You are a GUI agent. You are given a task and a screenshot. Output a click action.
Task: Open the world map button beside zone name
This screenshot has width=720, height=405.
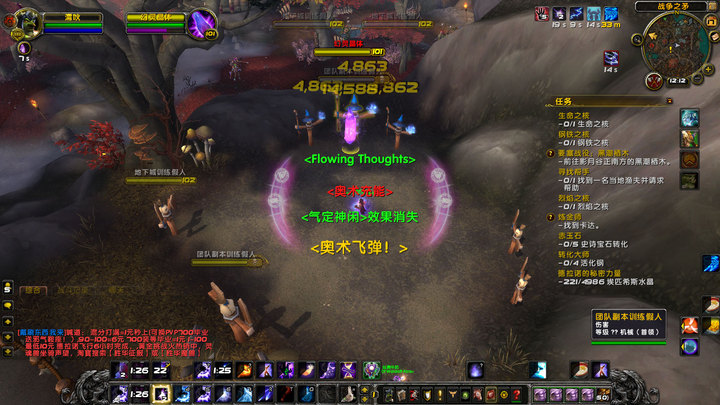(x=709, y=7)
